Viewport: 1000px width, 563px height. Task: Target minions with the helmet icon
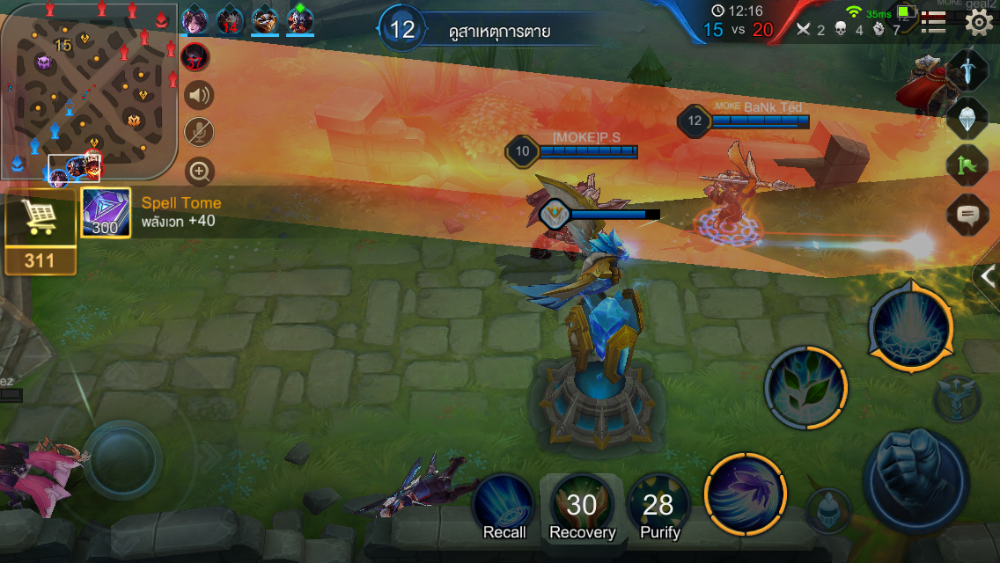[x=829, y=510]
